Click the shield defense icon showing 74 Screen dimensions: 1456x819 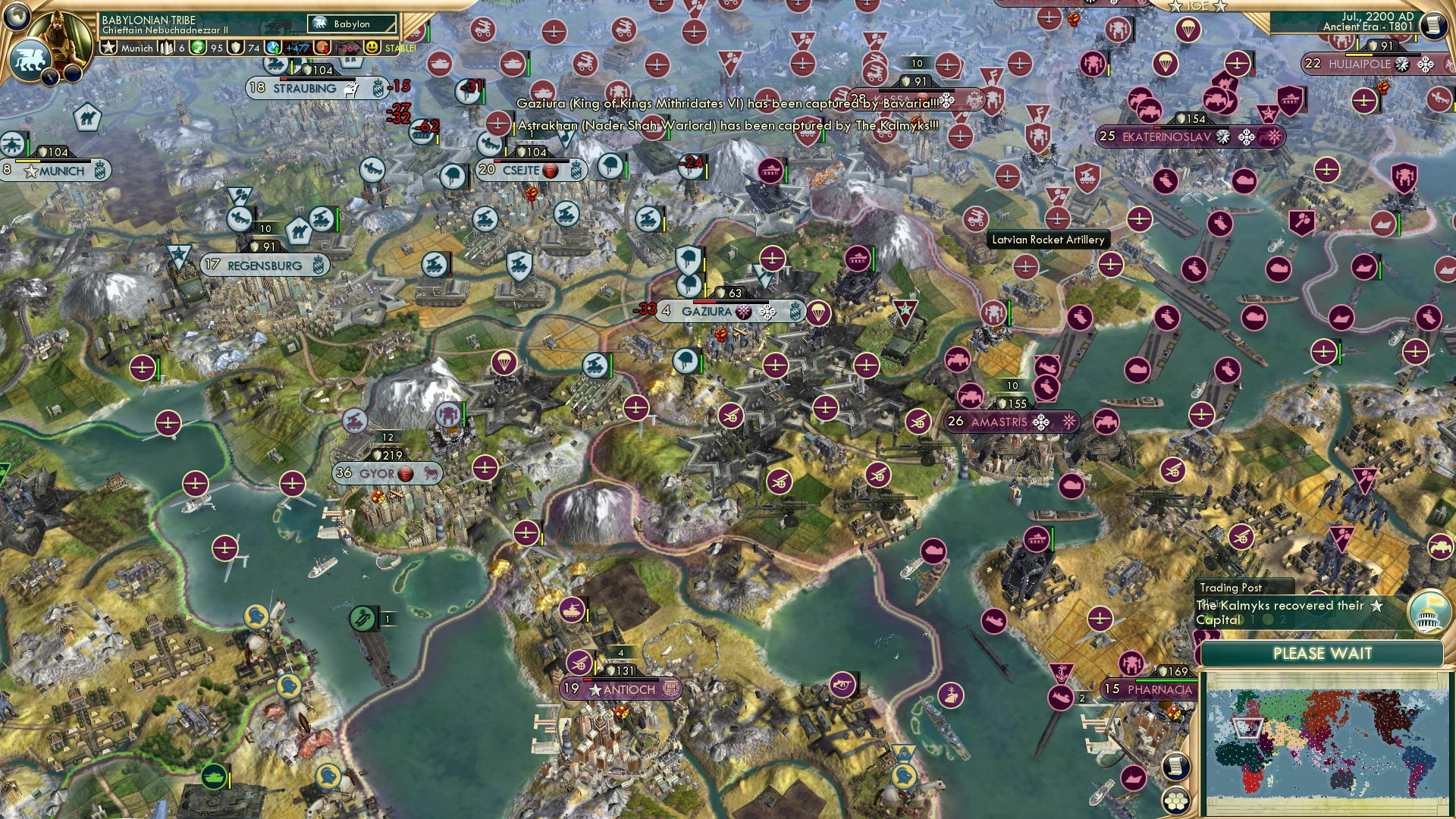(x=235, y=49)
